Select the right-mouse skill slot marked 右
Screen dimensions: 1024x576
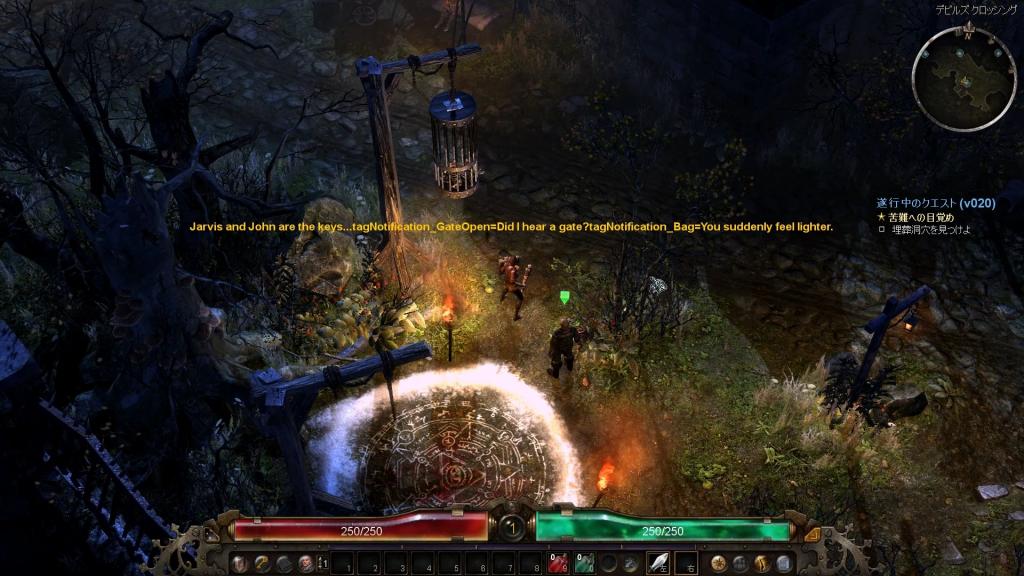point(686,563)
